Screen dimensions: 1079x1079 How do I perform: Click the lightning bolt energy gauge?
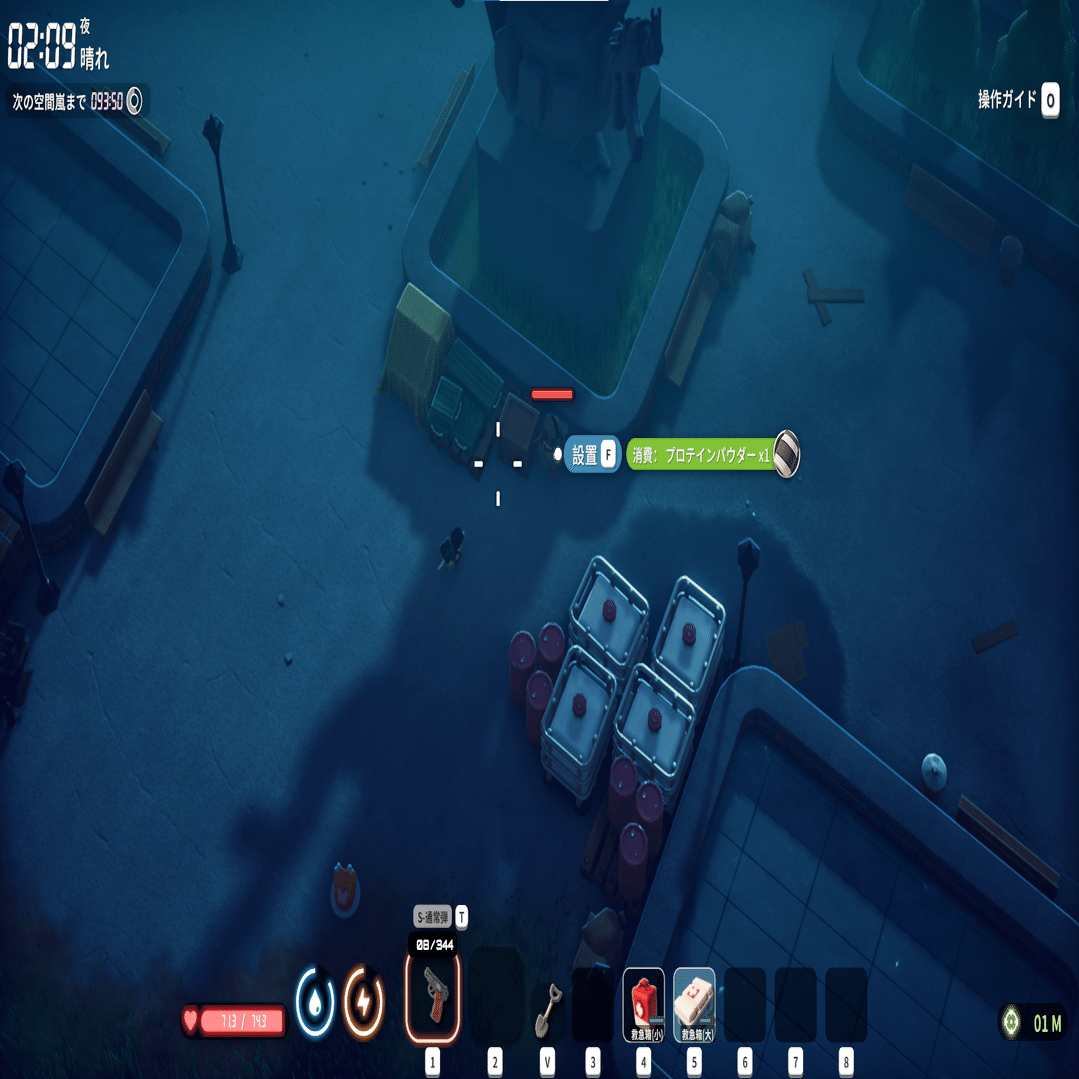click(363, 1001)
